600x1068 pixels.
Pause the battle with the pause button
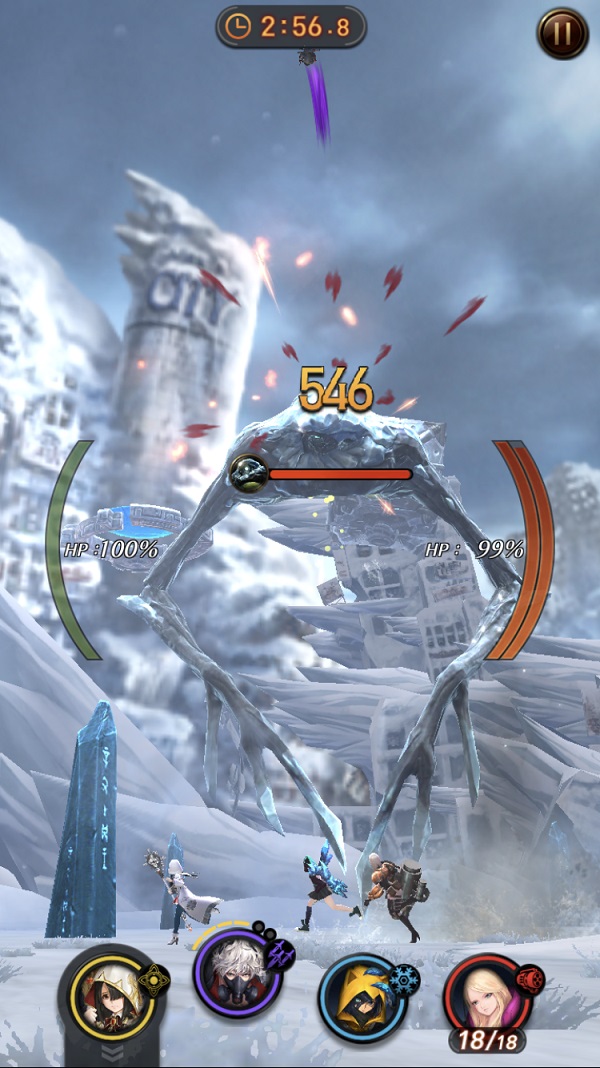[x=562, y=33]
